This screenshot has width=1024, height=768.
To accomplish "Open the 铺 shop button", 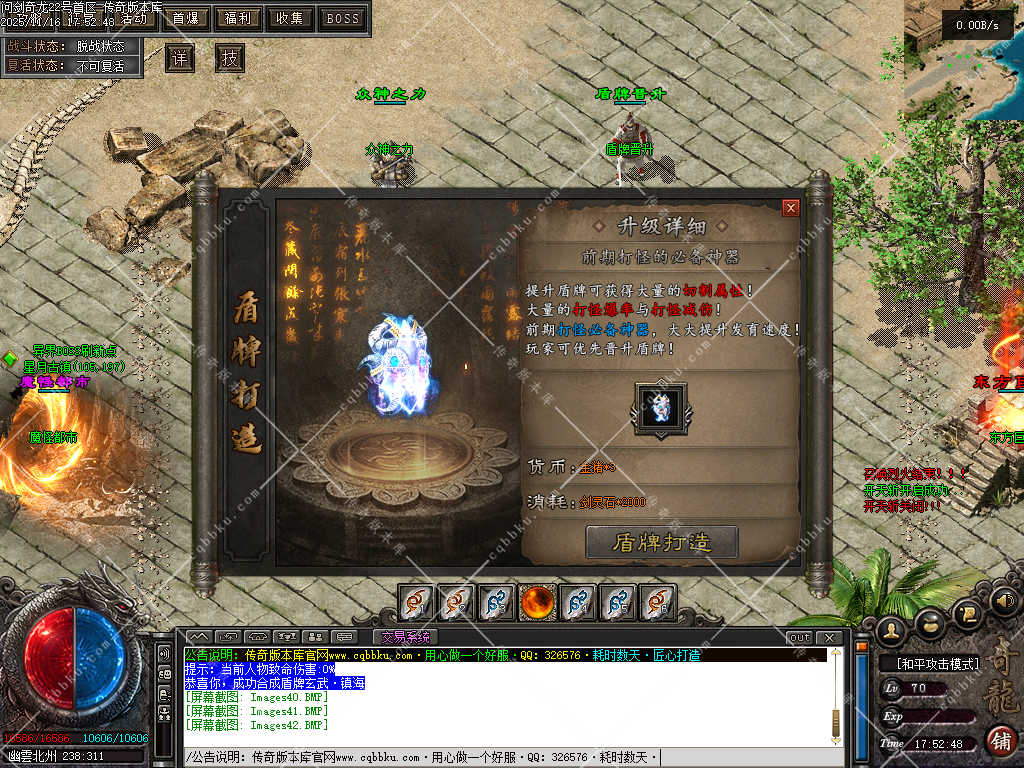I will pos(999,740).
